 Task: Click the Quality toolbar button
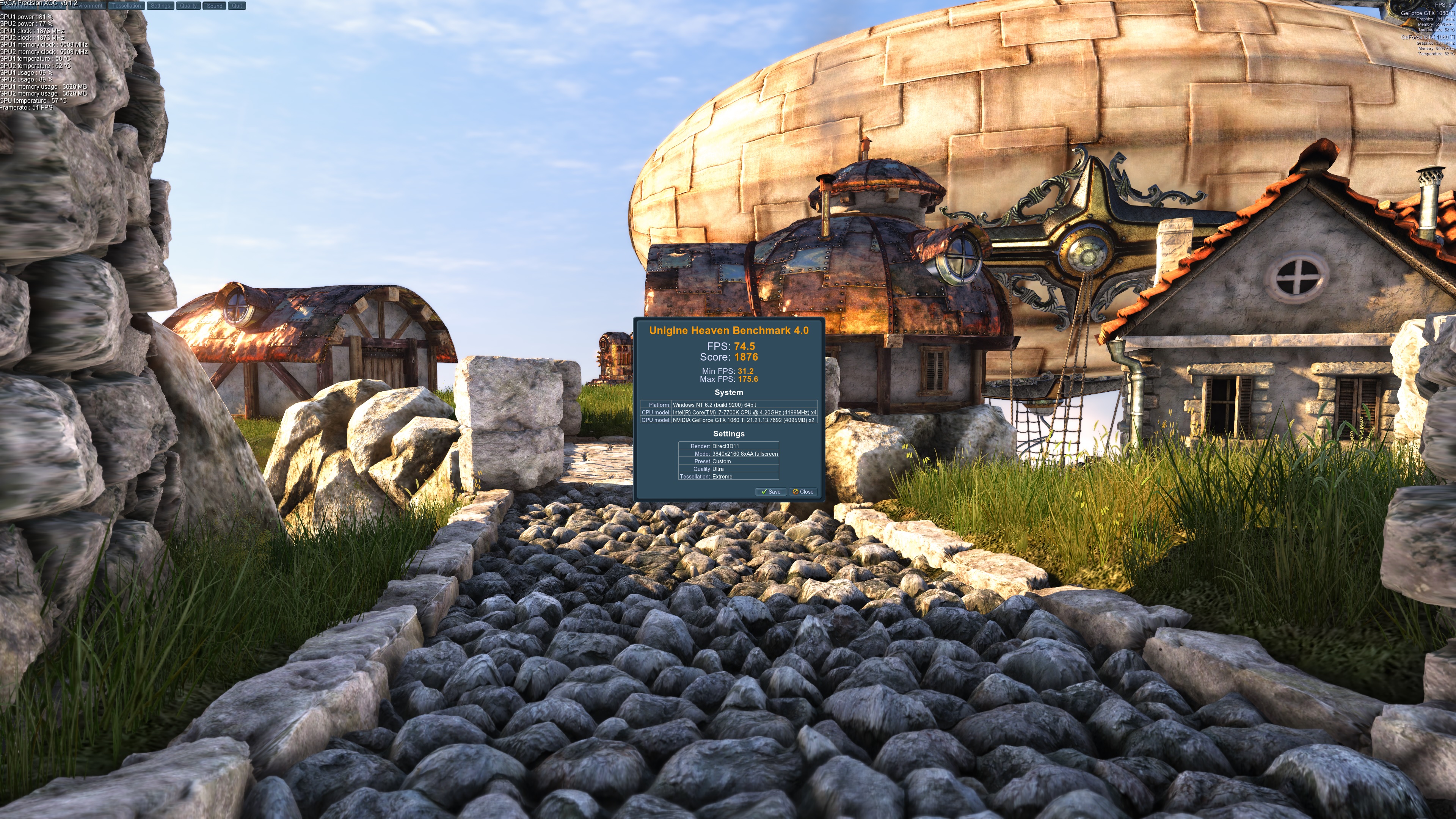[x=188, y=6]
